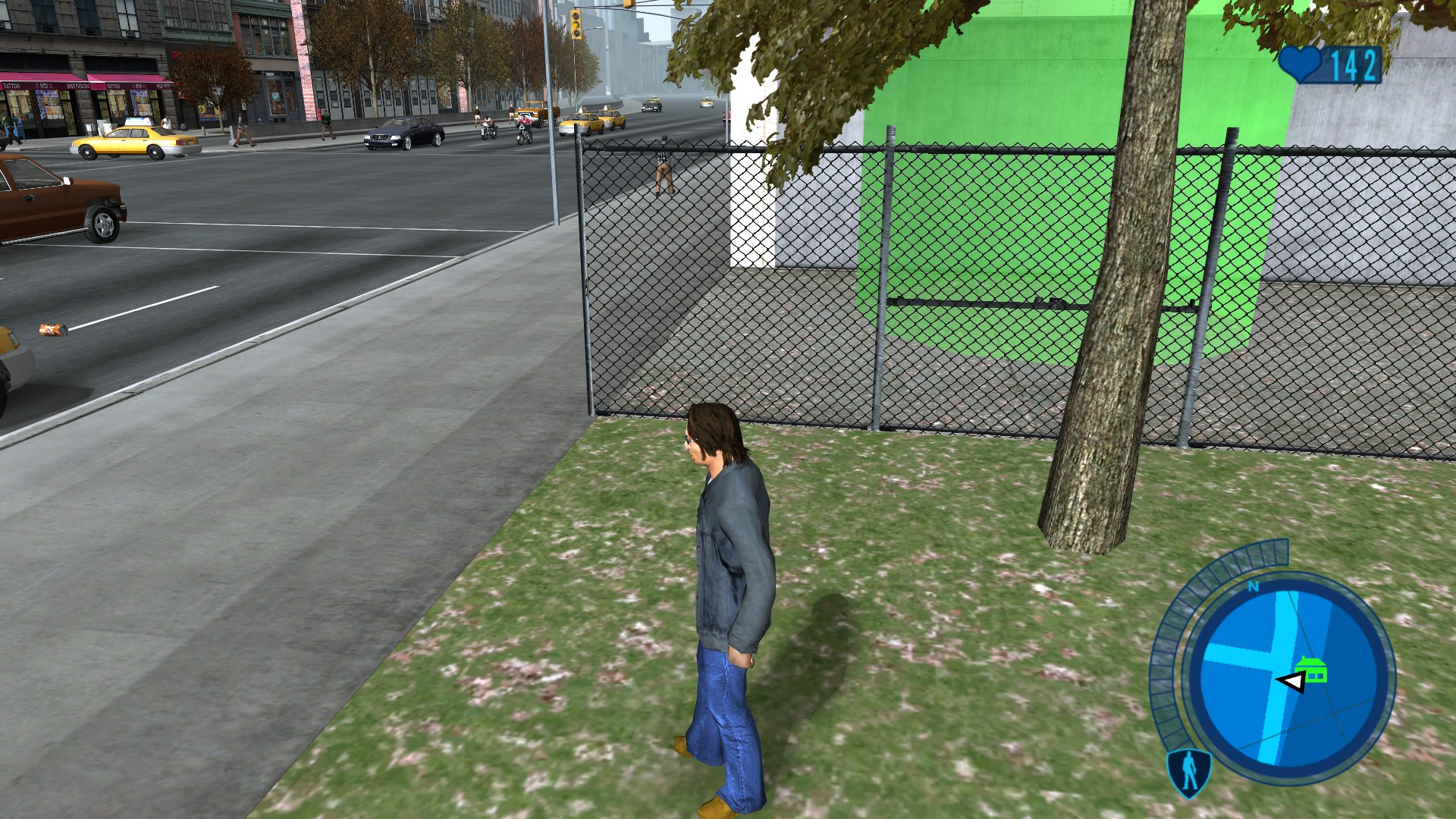This screenshot has width=1456, height=819.
Task: Click the red traffic signal at the top edge
Action: [628, 4]
